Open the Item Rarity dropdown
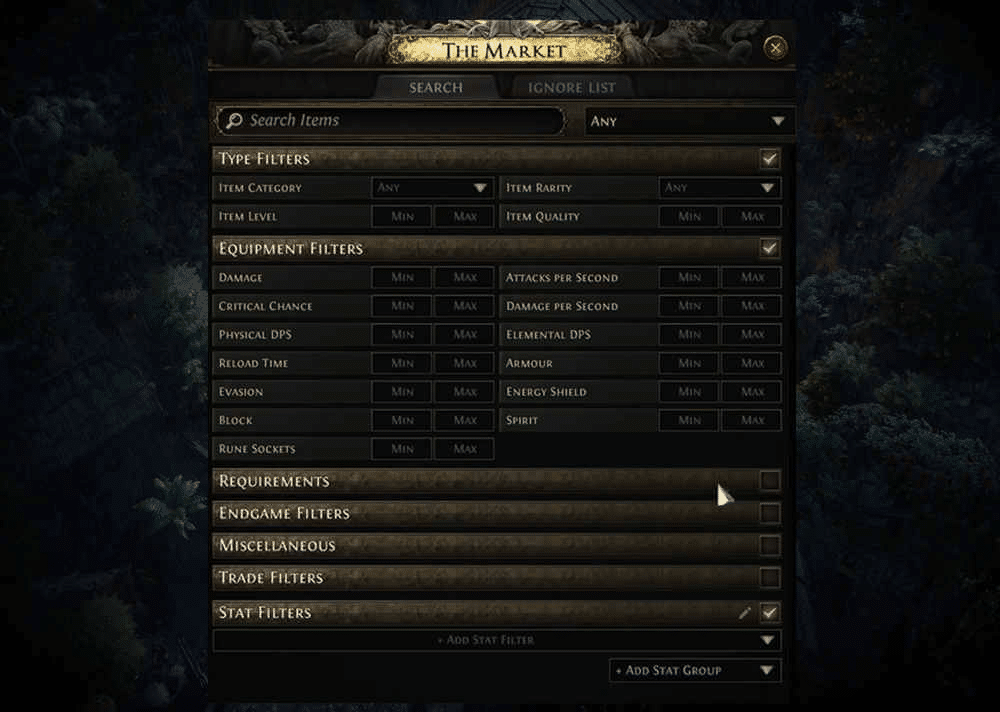 click(719, 188)
